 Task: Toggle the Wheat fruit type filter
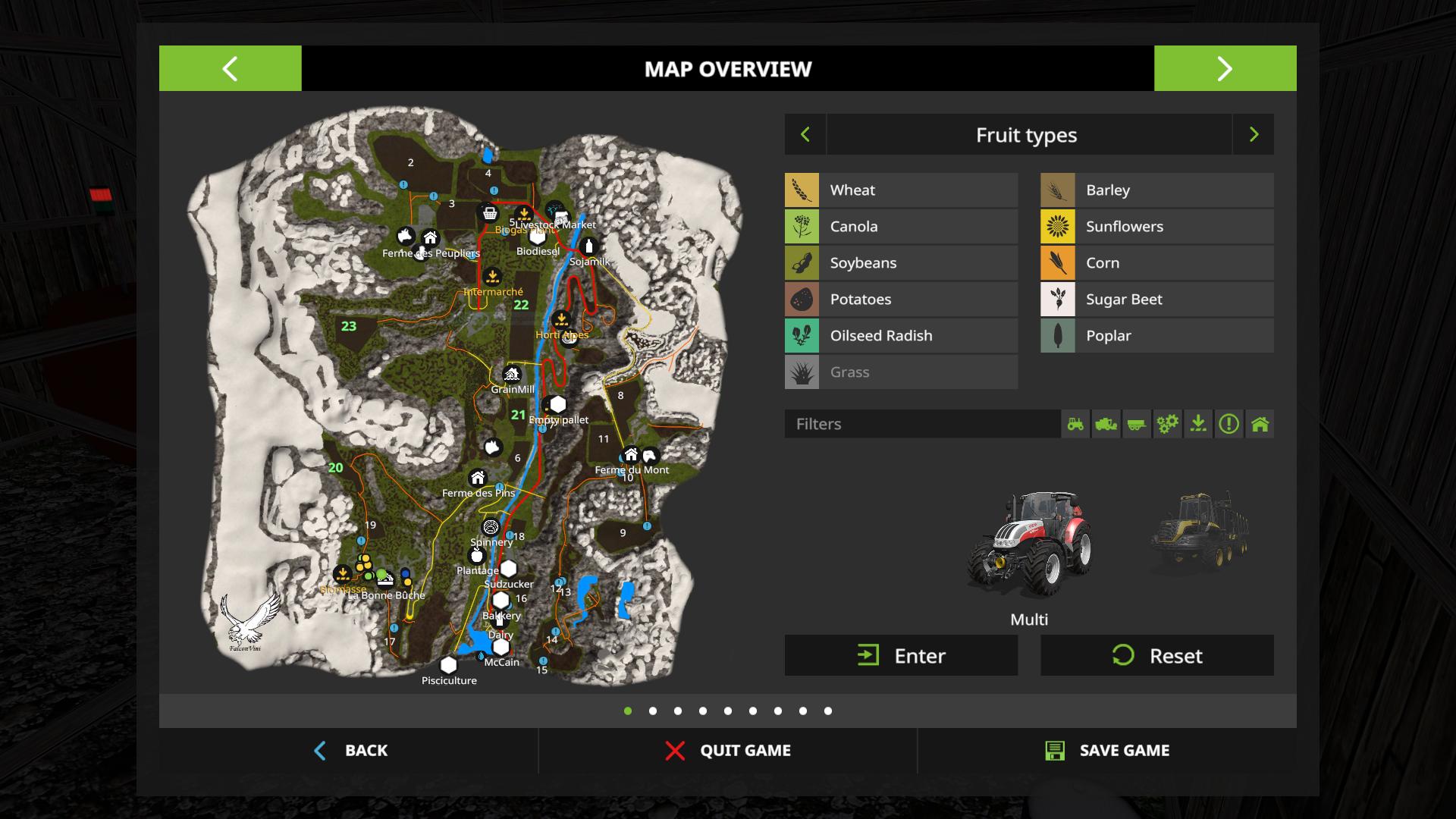coord(901,190)
